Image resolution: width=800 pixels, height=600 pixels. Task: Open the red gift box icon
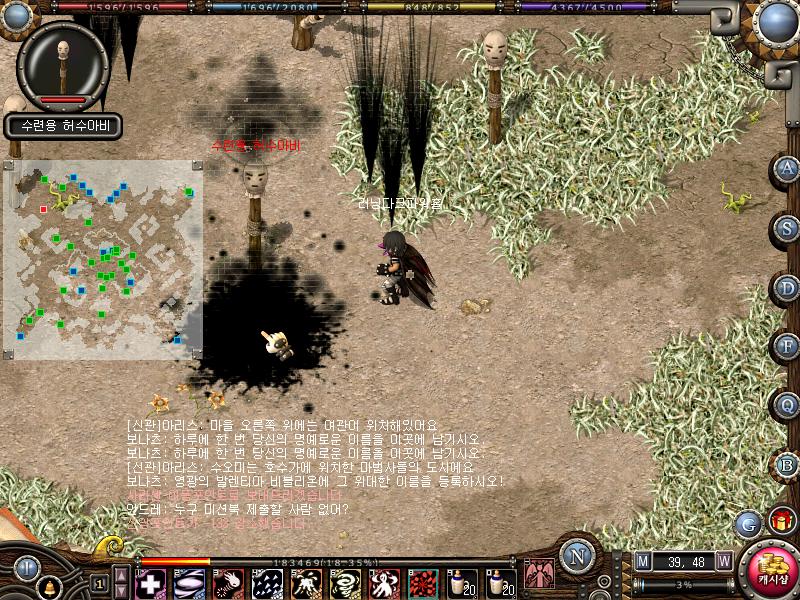click(780, 520)
